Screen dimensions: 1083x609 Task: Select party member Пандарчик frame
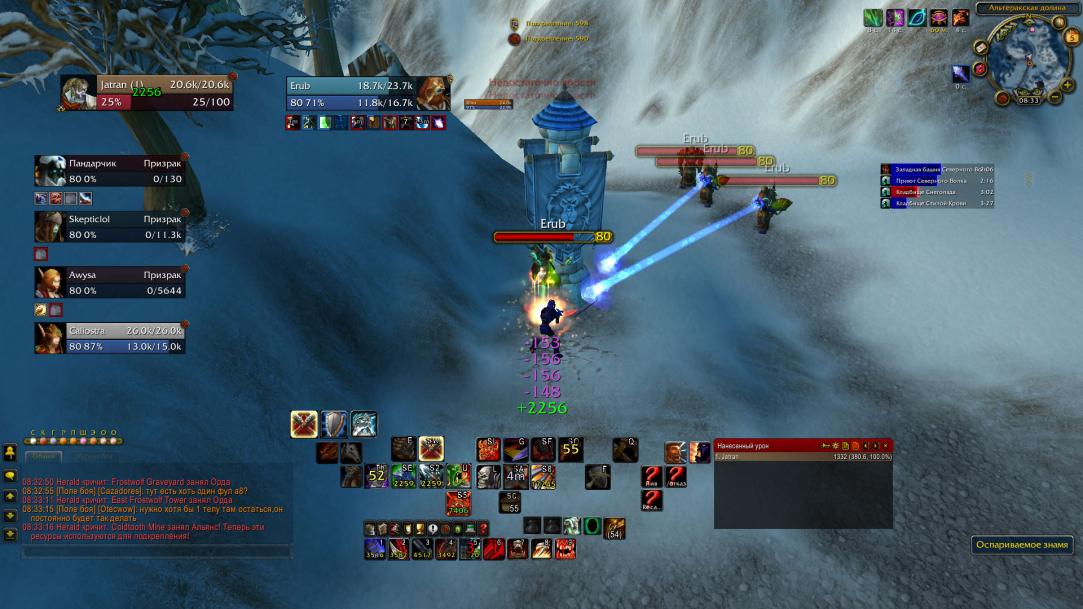(110, 171)
